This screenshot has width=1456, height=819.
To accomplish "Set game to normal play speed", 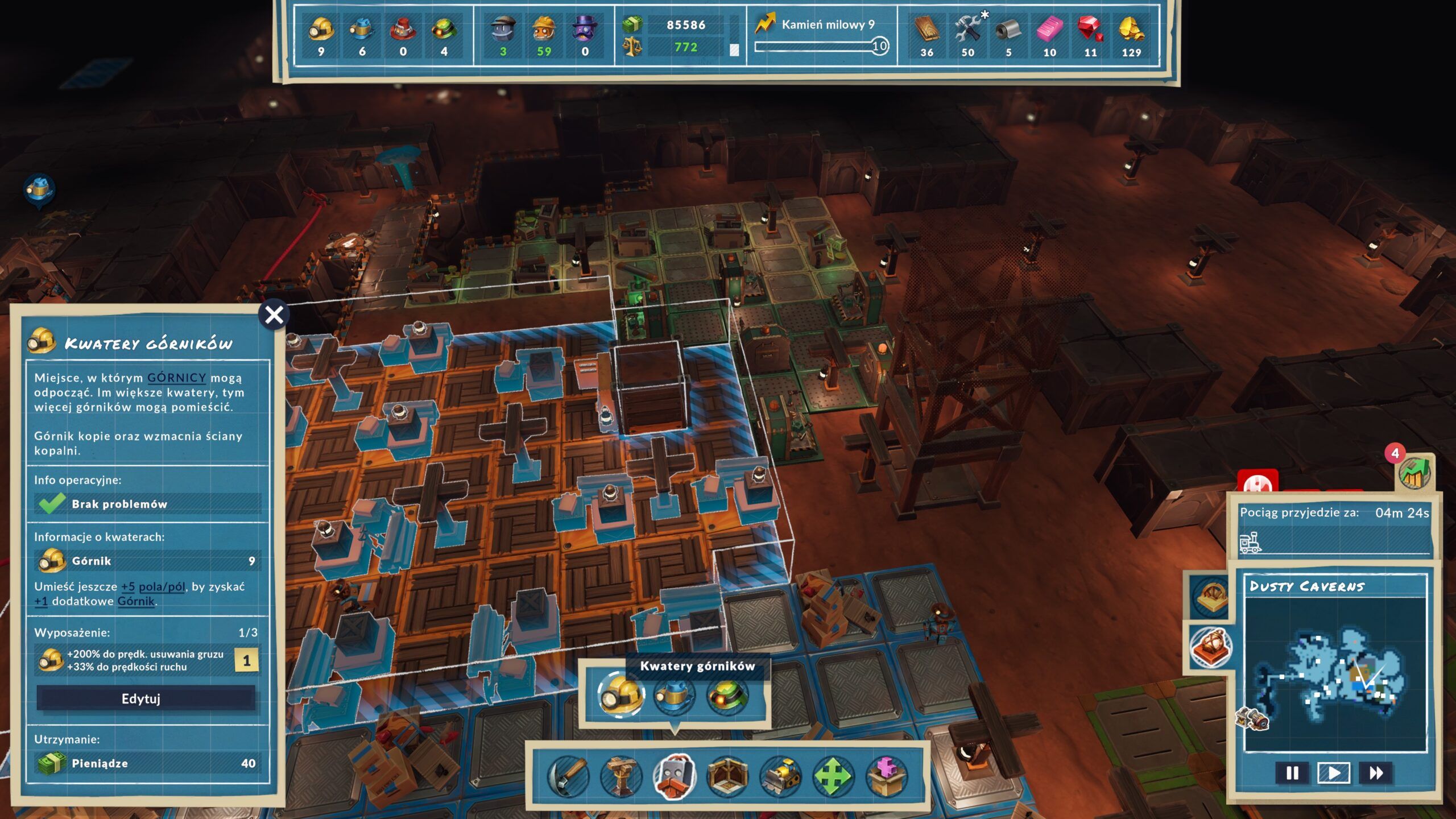I will point(1334,773).
